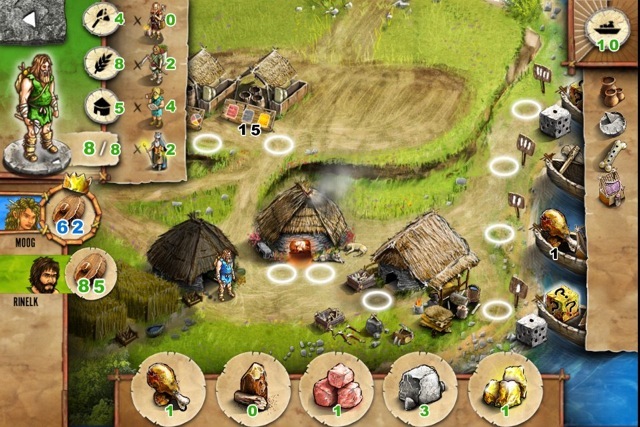
Task: Select the grey stone resource
Action: 421,383
